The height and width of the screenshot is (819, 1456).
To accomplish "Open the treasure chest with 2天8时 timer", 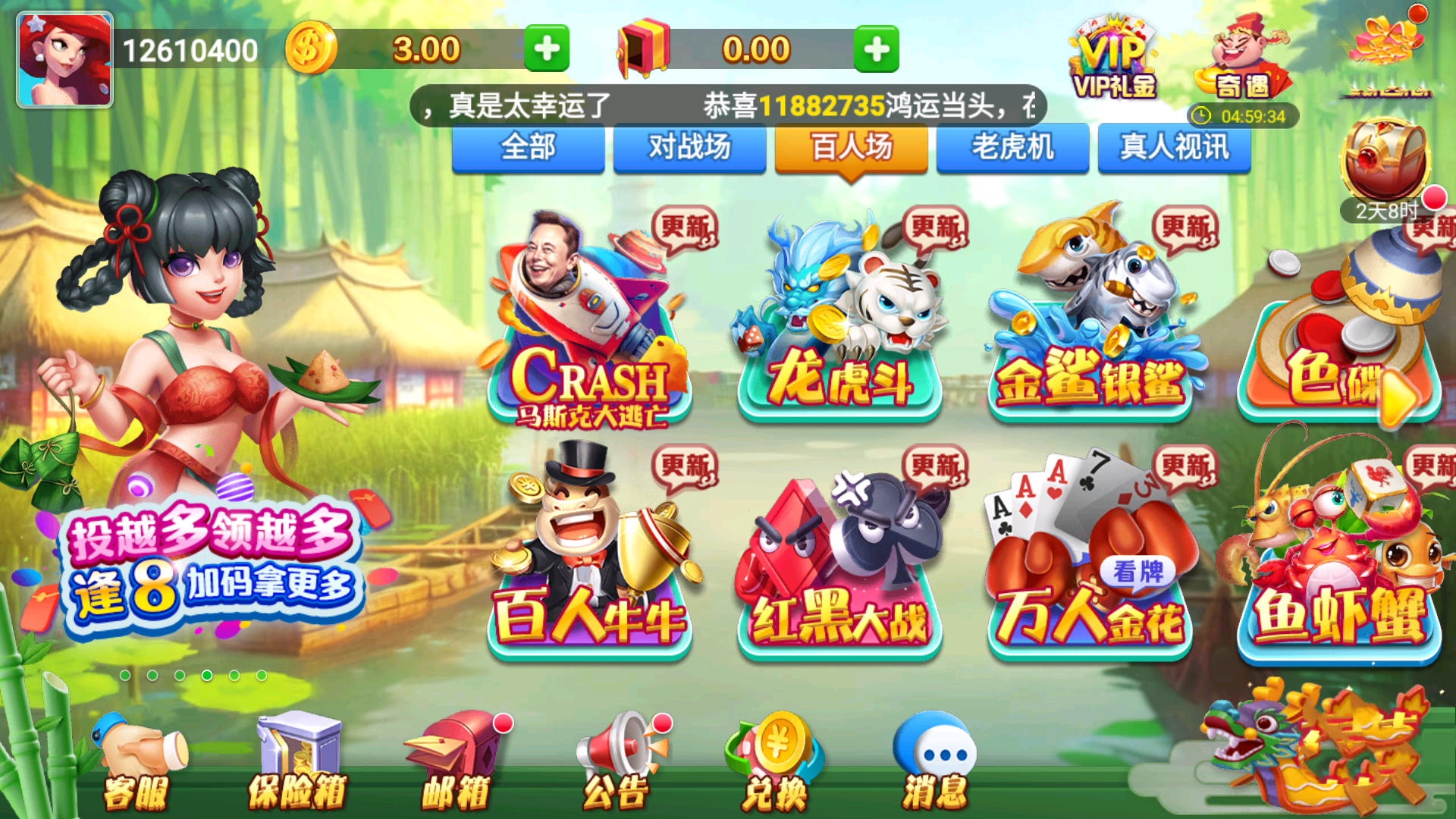I will [1384, 159].
